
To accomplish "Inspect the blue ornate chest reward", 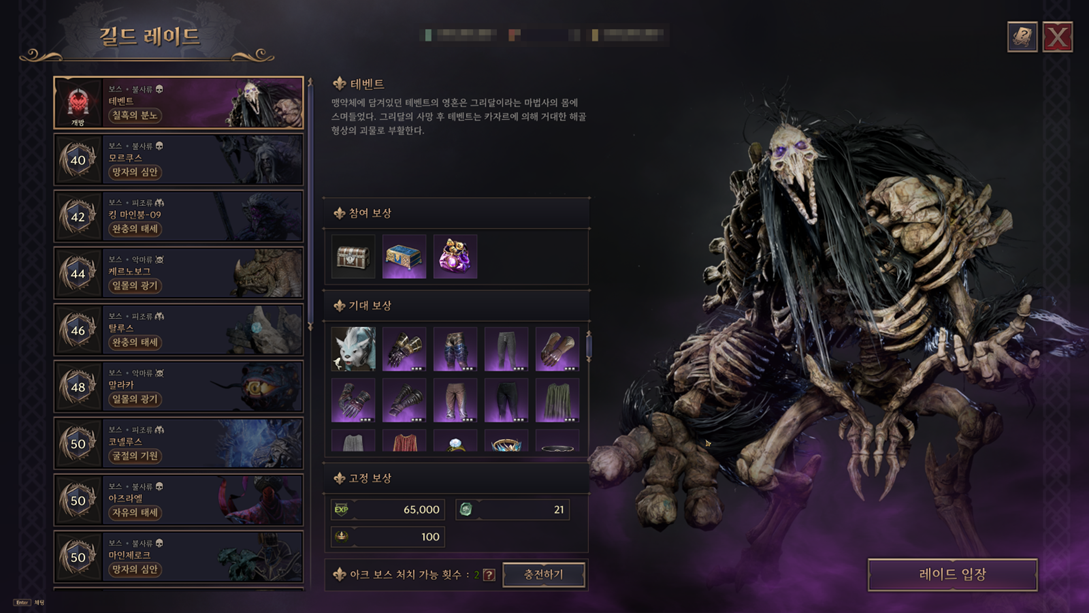I will [404, 257].
